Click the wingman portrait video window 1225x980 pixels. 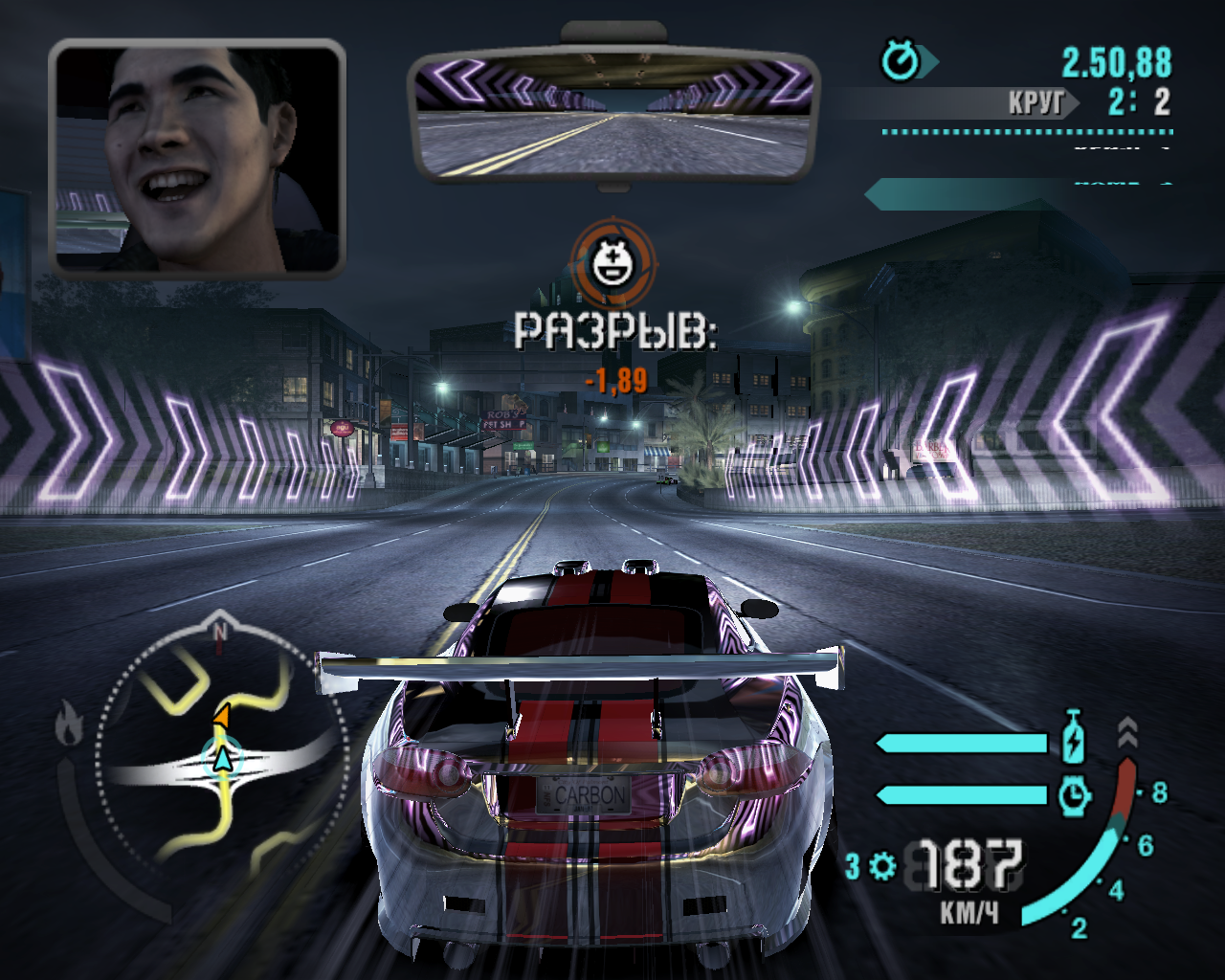coord(196,159)
